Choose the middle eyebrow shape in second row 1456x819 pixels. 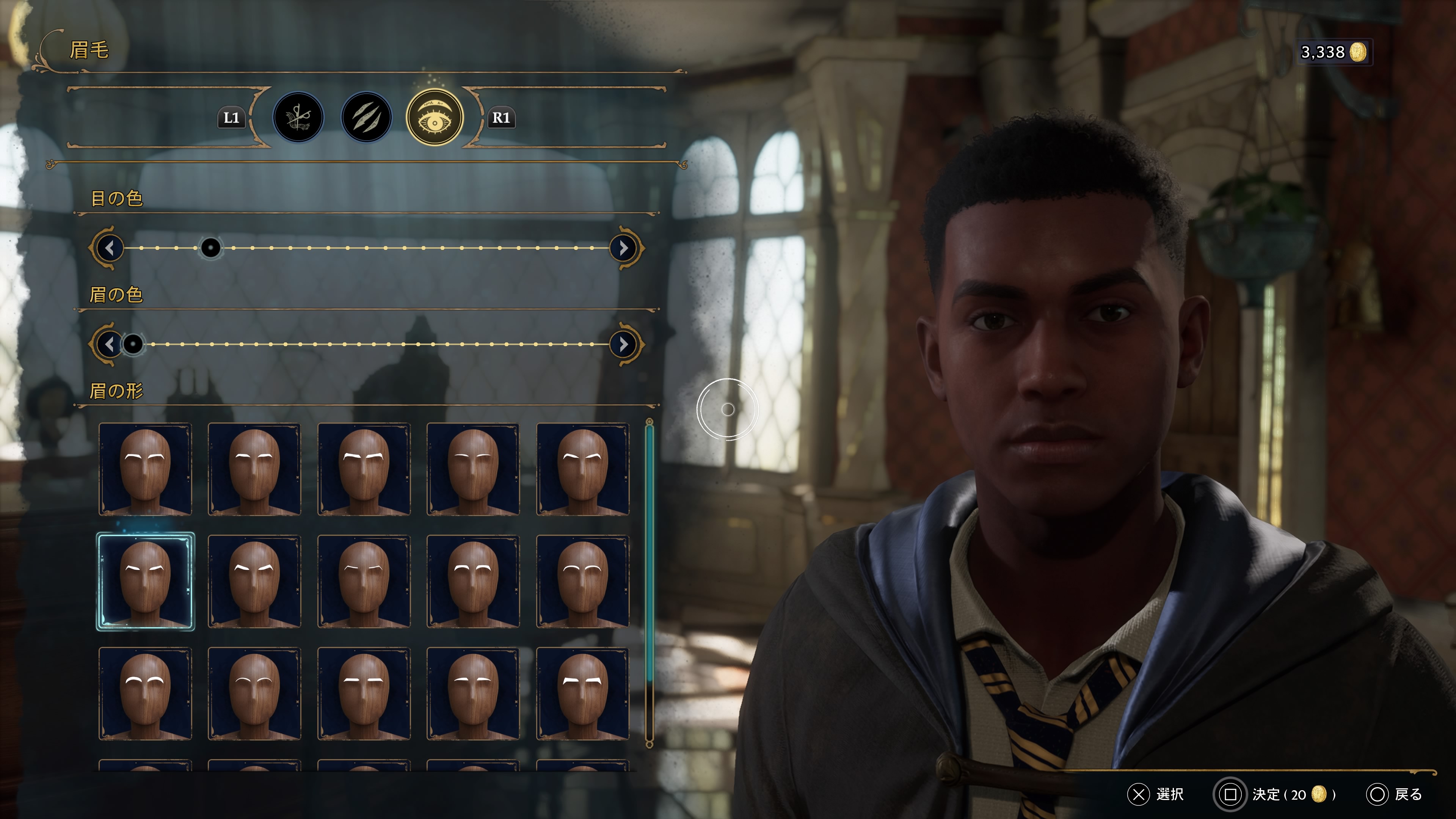[x=364, y=581]
